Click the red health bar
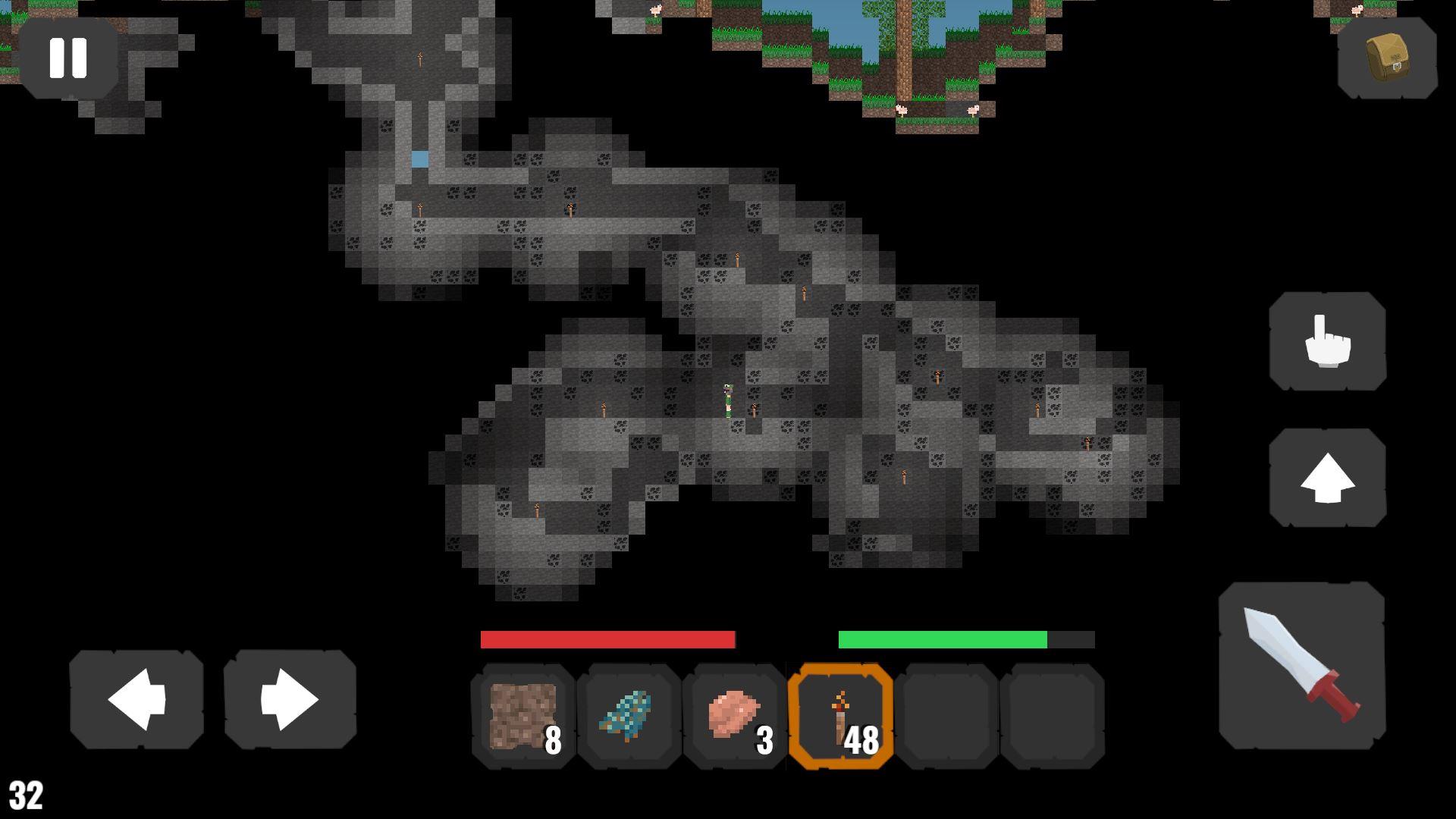 coord(607,640)
